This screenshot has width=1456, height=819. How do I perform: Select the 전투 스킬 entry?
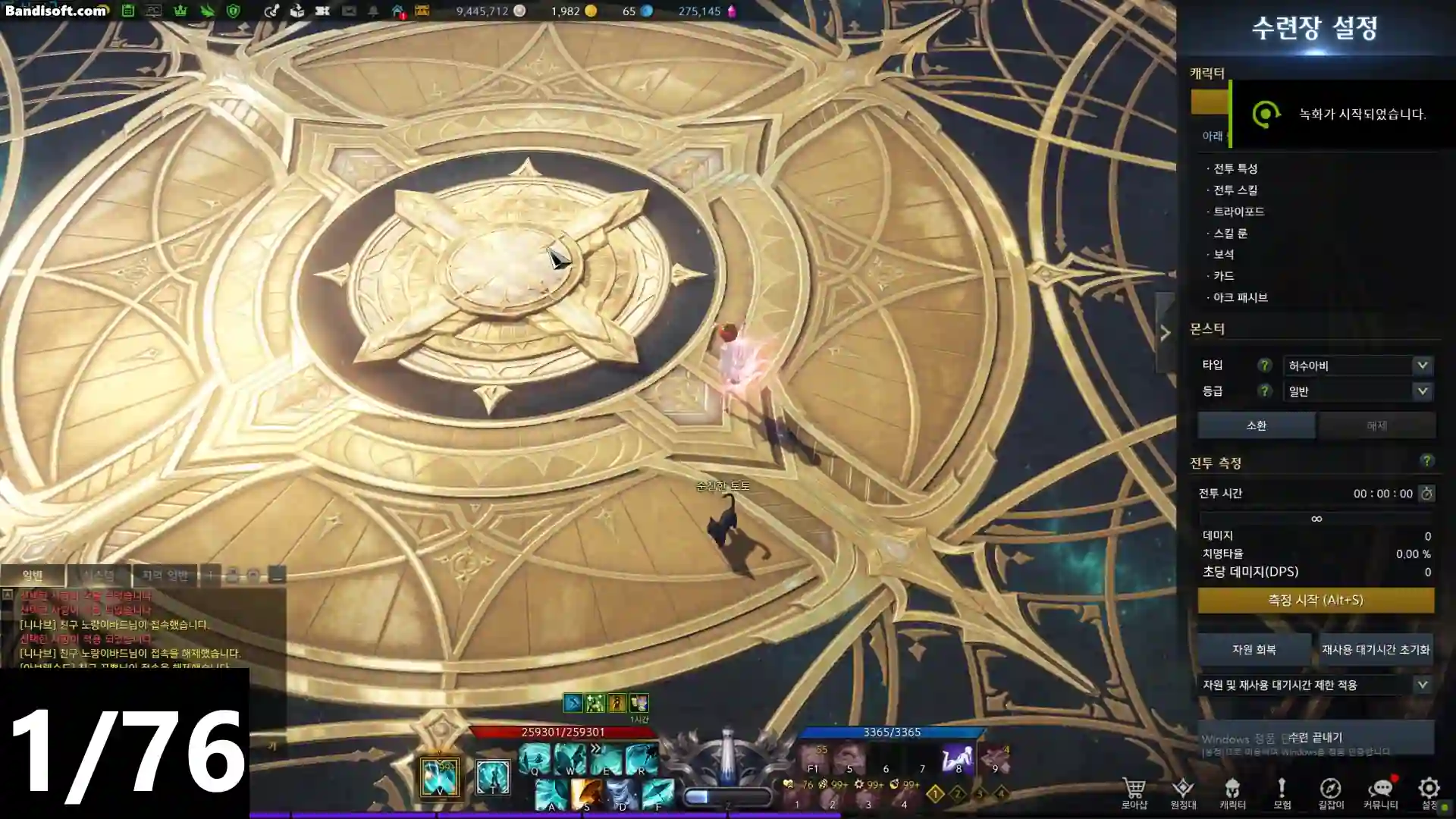click(1235, 190)
